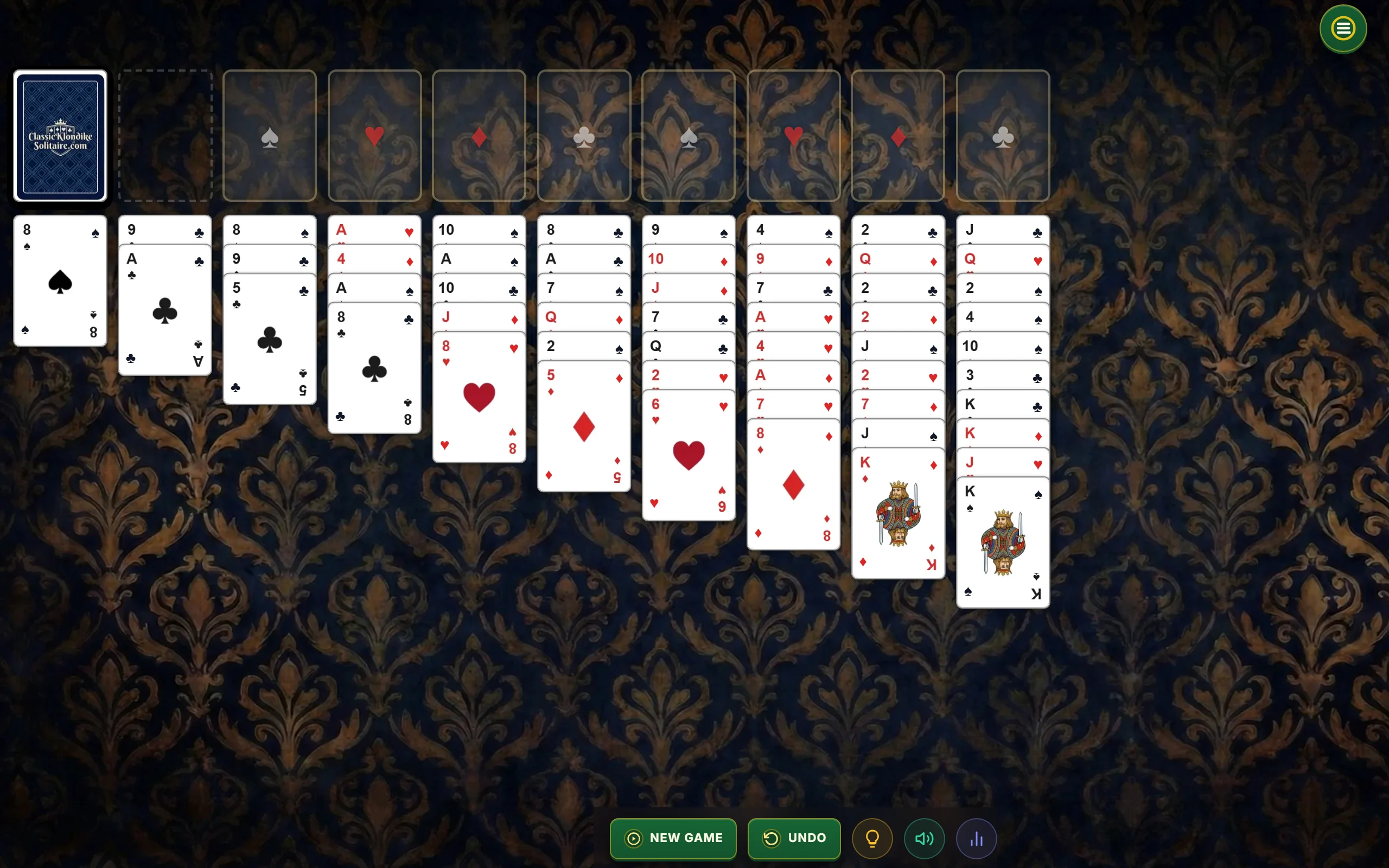
Task: Mute game sound using the speaker icon
Action: click(x=923, y=838)
